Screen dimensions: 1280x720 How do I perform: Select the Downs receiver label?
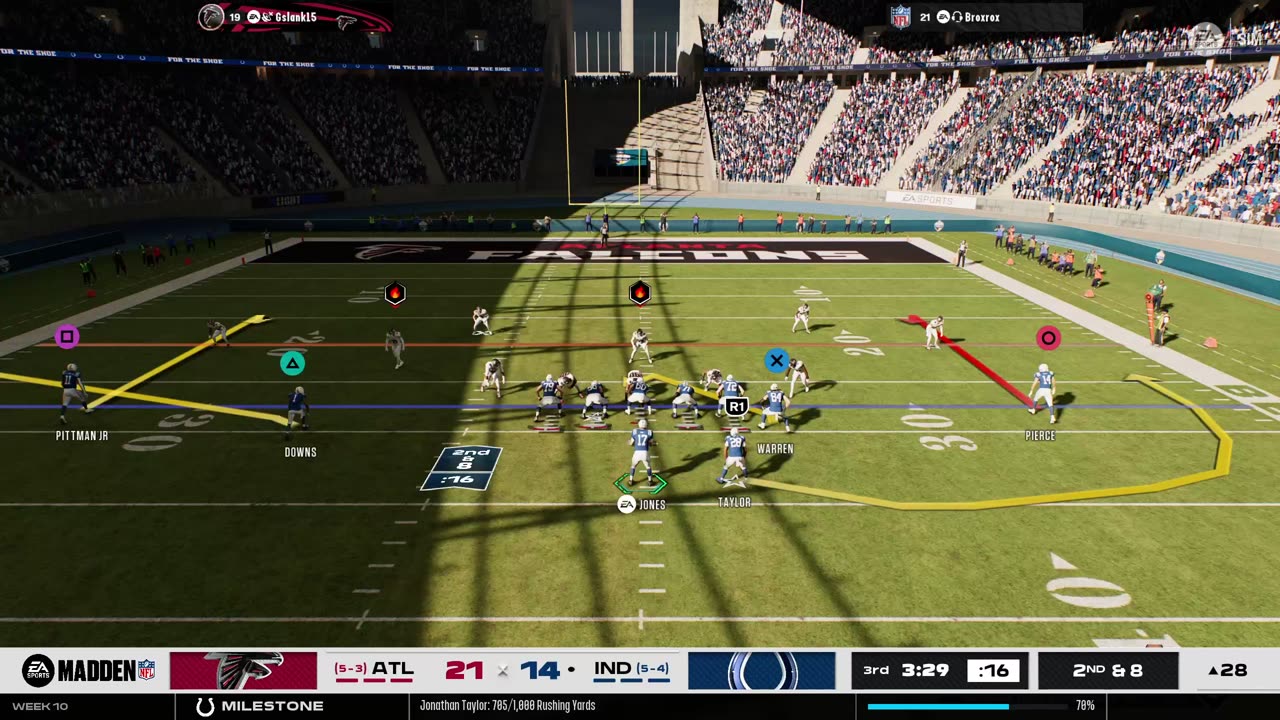[x=300, y=452]
